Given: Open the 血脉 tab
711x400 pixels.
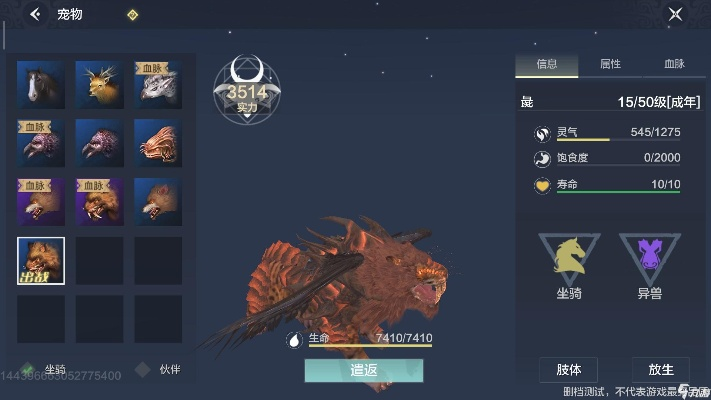Looking at the screenshot, I should pyautogui.click(x=674, y=64).
